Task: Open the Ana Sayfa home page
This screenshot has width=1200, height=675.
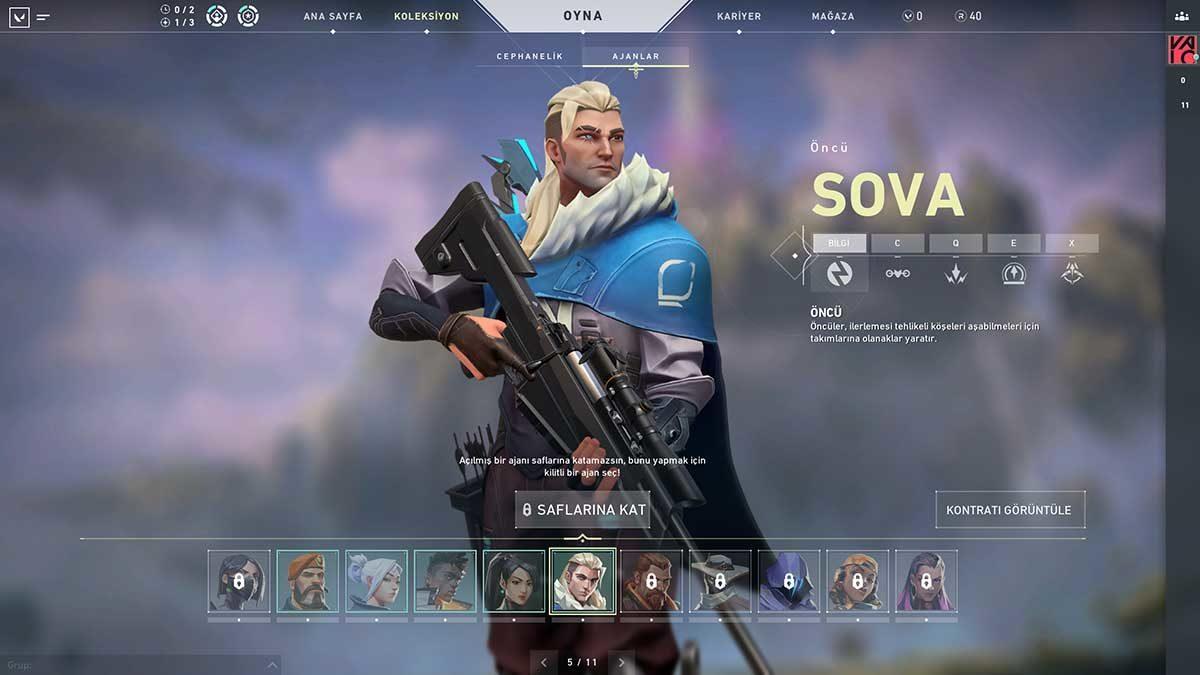Action: click(333, 16)
